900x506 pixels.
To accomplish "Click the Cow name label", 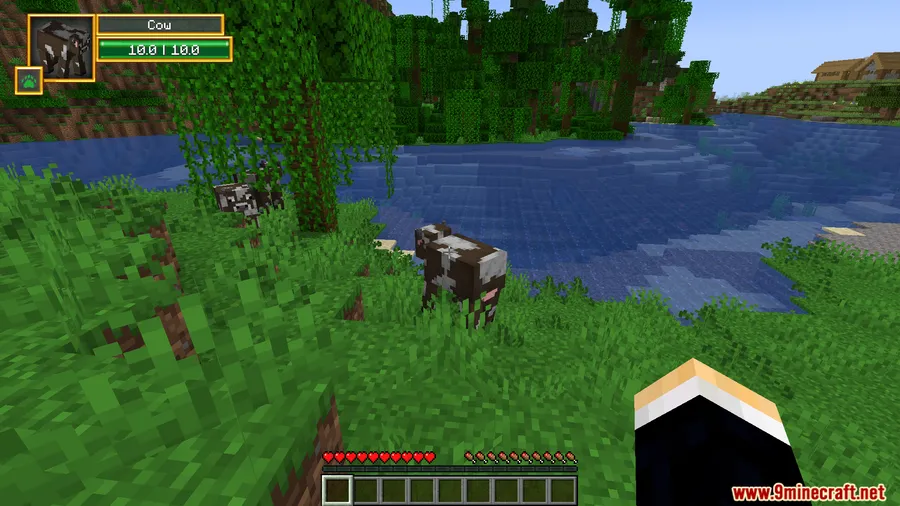I will pos(159,25).
